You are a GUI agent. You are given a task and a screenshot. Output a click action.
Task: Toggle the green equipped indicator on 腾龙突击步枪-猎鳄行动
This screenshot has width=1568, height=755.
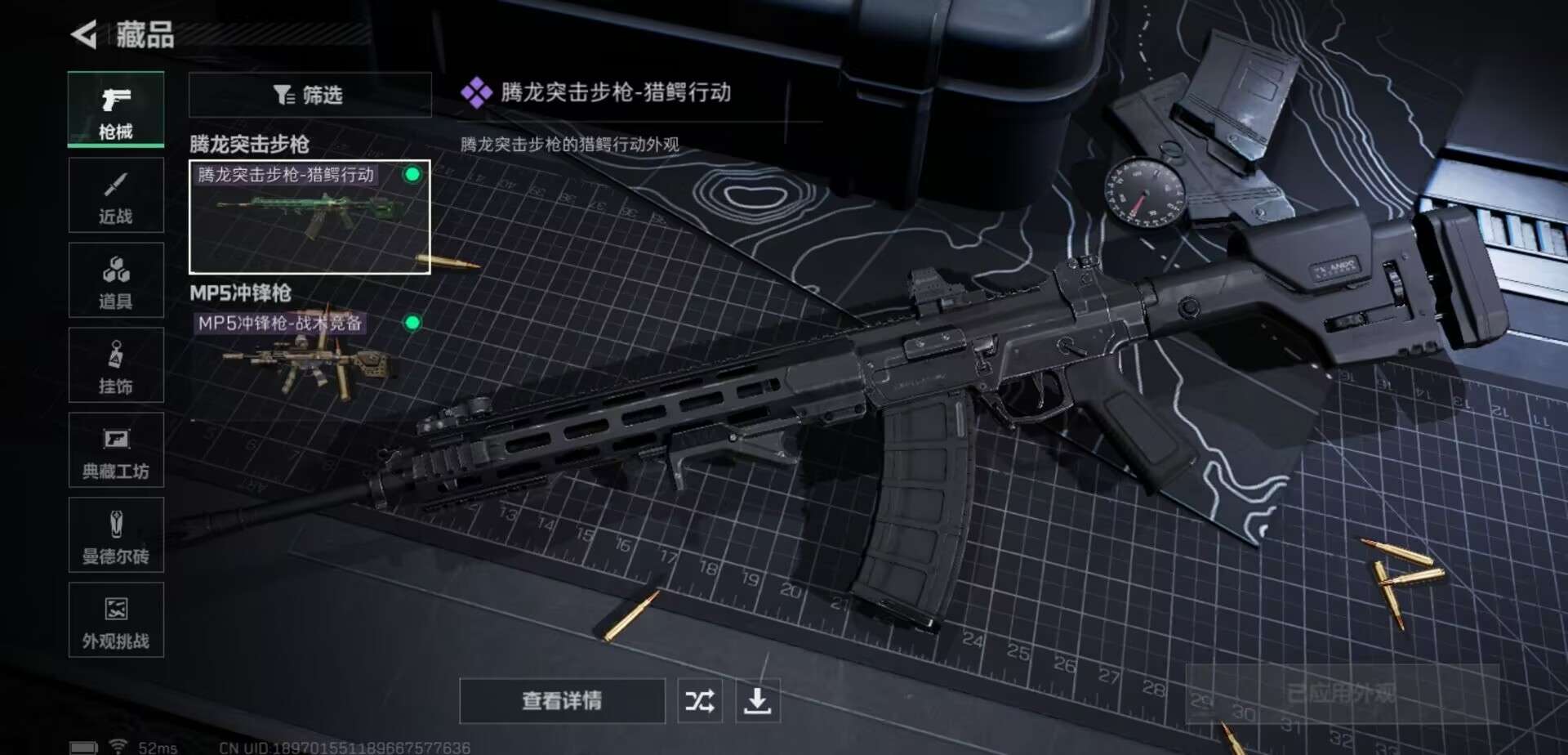click(x=414, y=174)
